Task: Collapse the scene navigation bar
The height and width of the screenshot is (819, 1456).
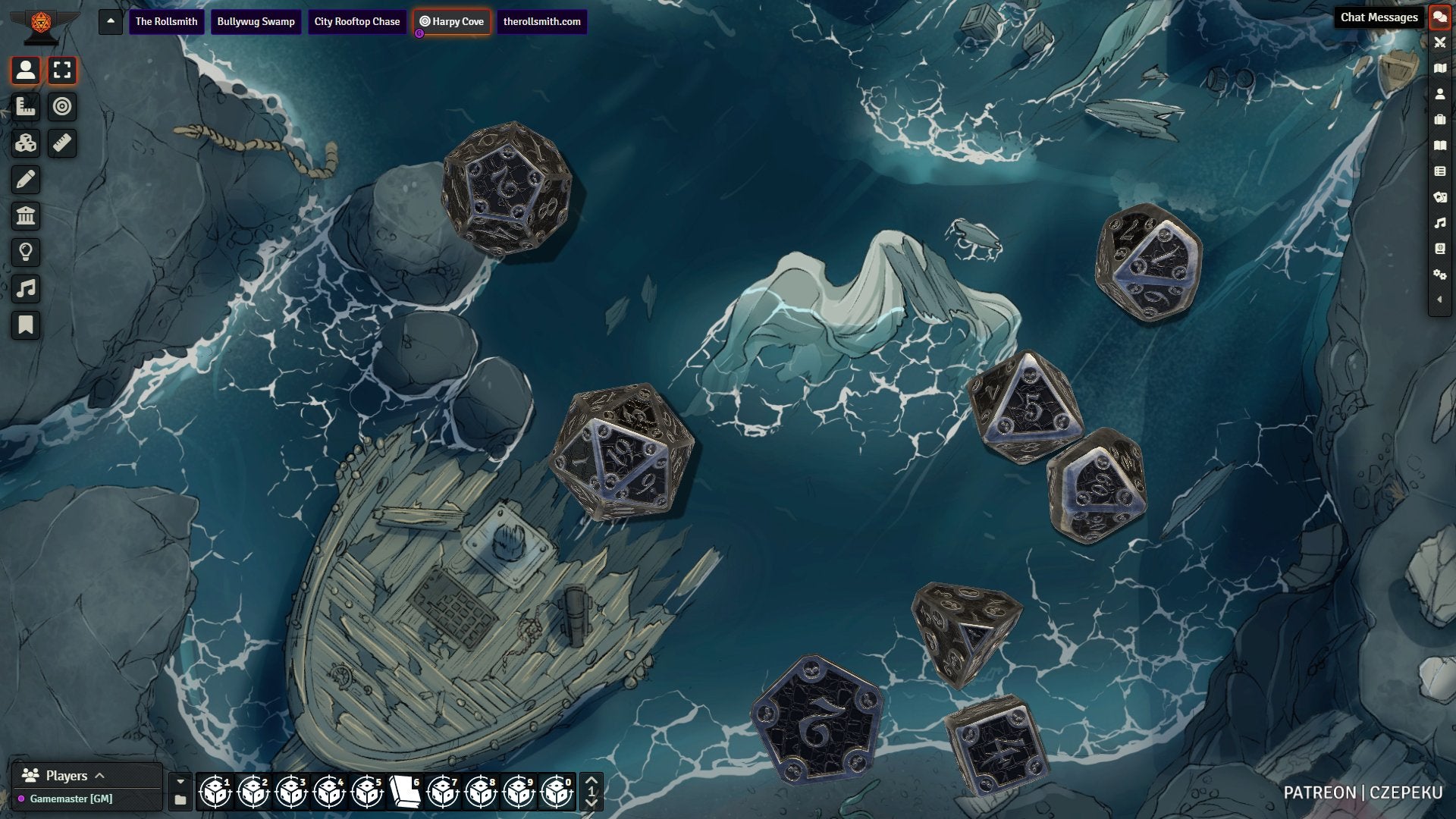Action: [111, 21]
